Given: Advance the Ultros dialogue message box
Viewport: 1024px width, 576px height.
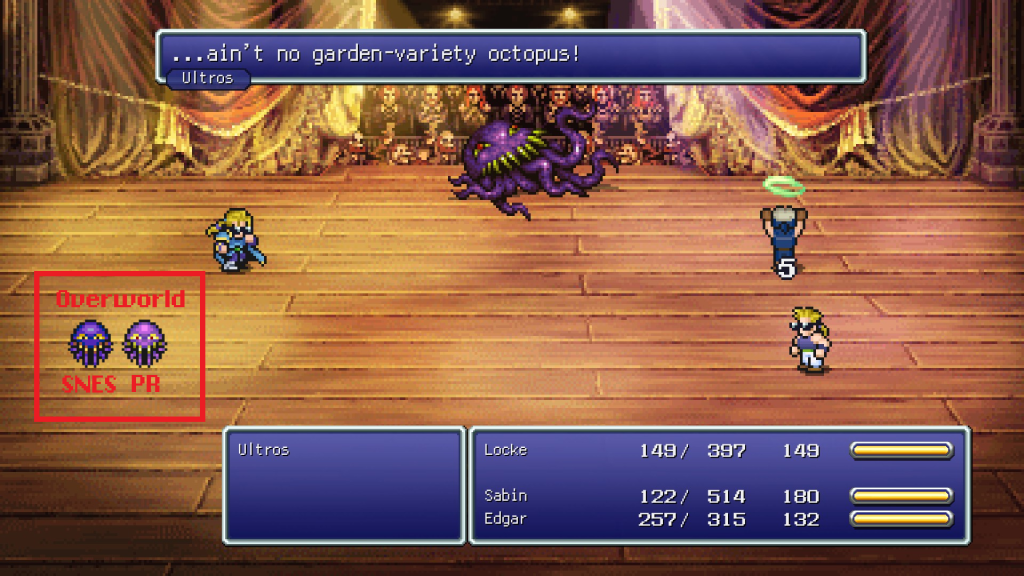Looking at the screenshot, I should (x=510, y=55).
